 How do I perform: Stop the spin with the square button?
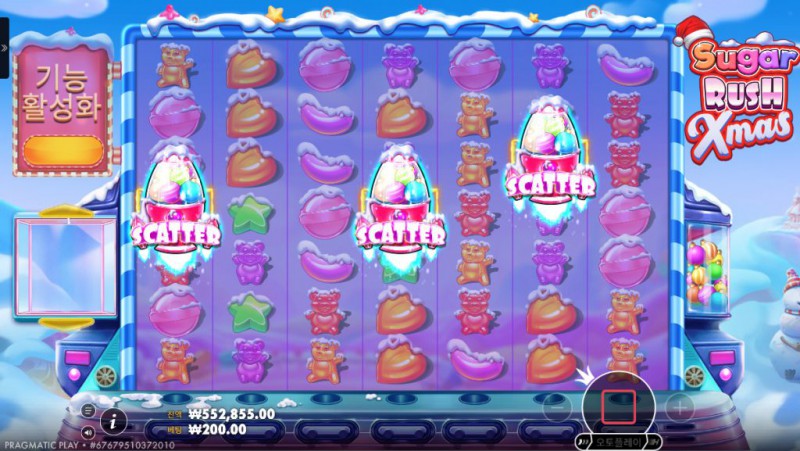click(x=618, y=406)
